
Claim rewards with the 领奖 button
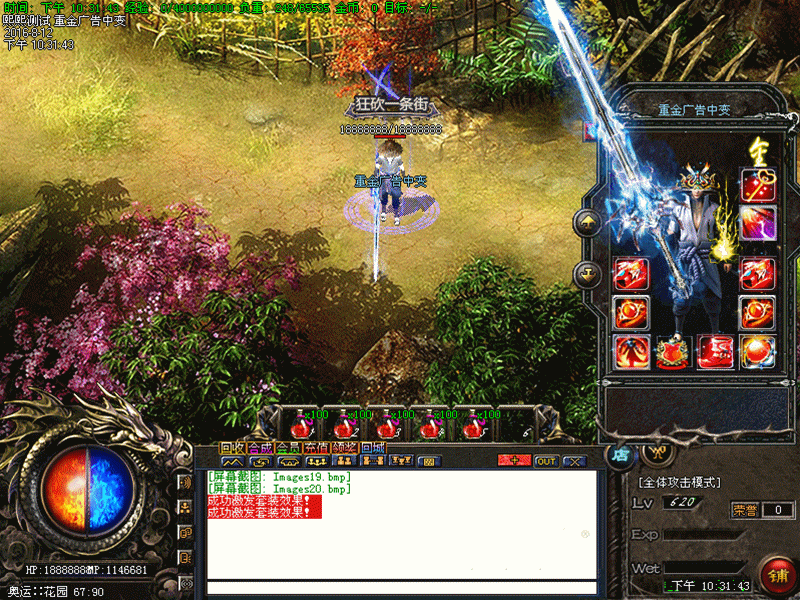[344, 448]
